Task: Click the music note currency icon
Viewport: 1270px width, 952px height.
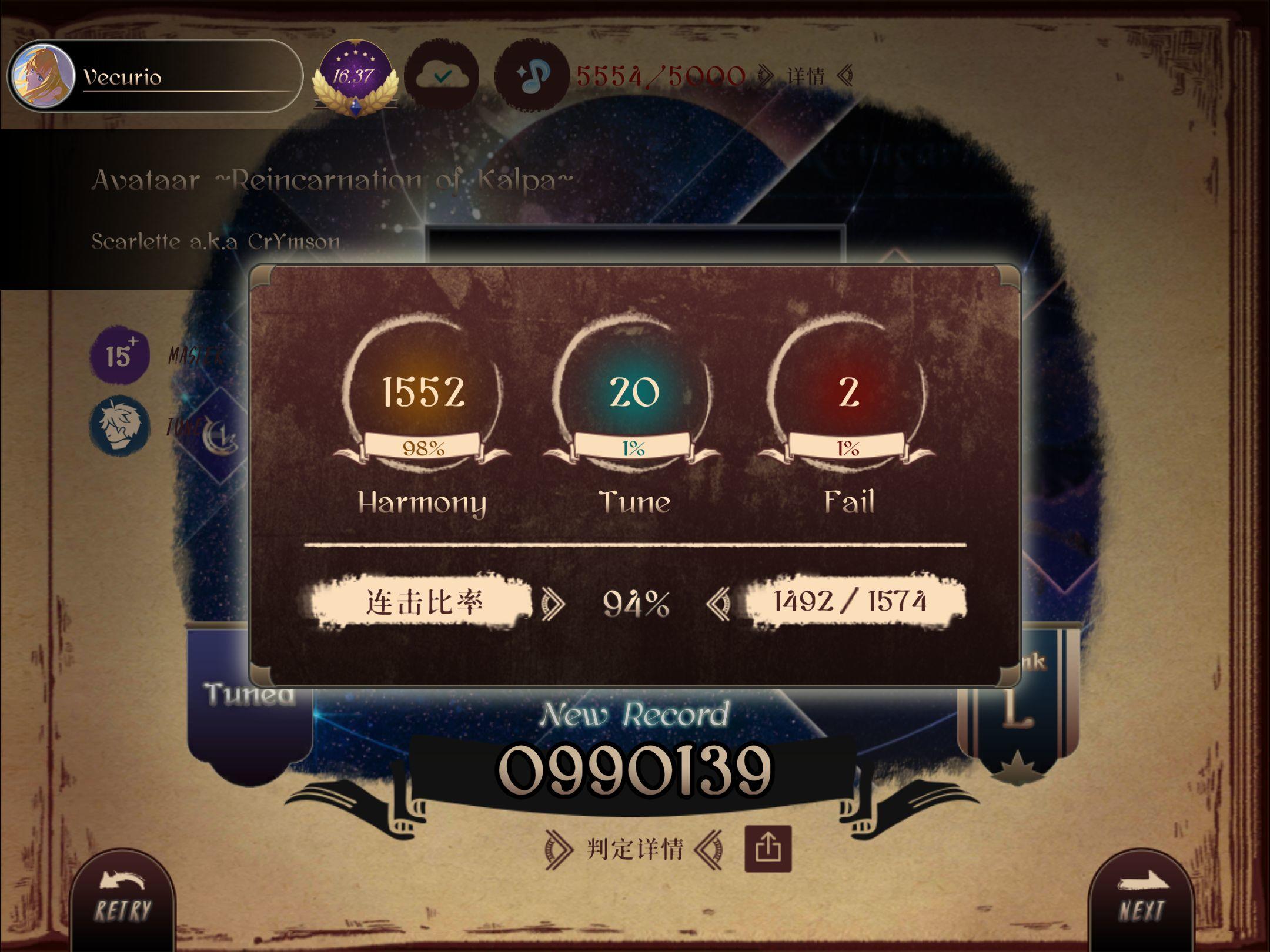Action: (532, 76)
